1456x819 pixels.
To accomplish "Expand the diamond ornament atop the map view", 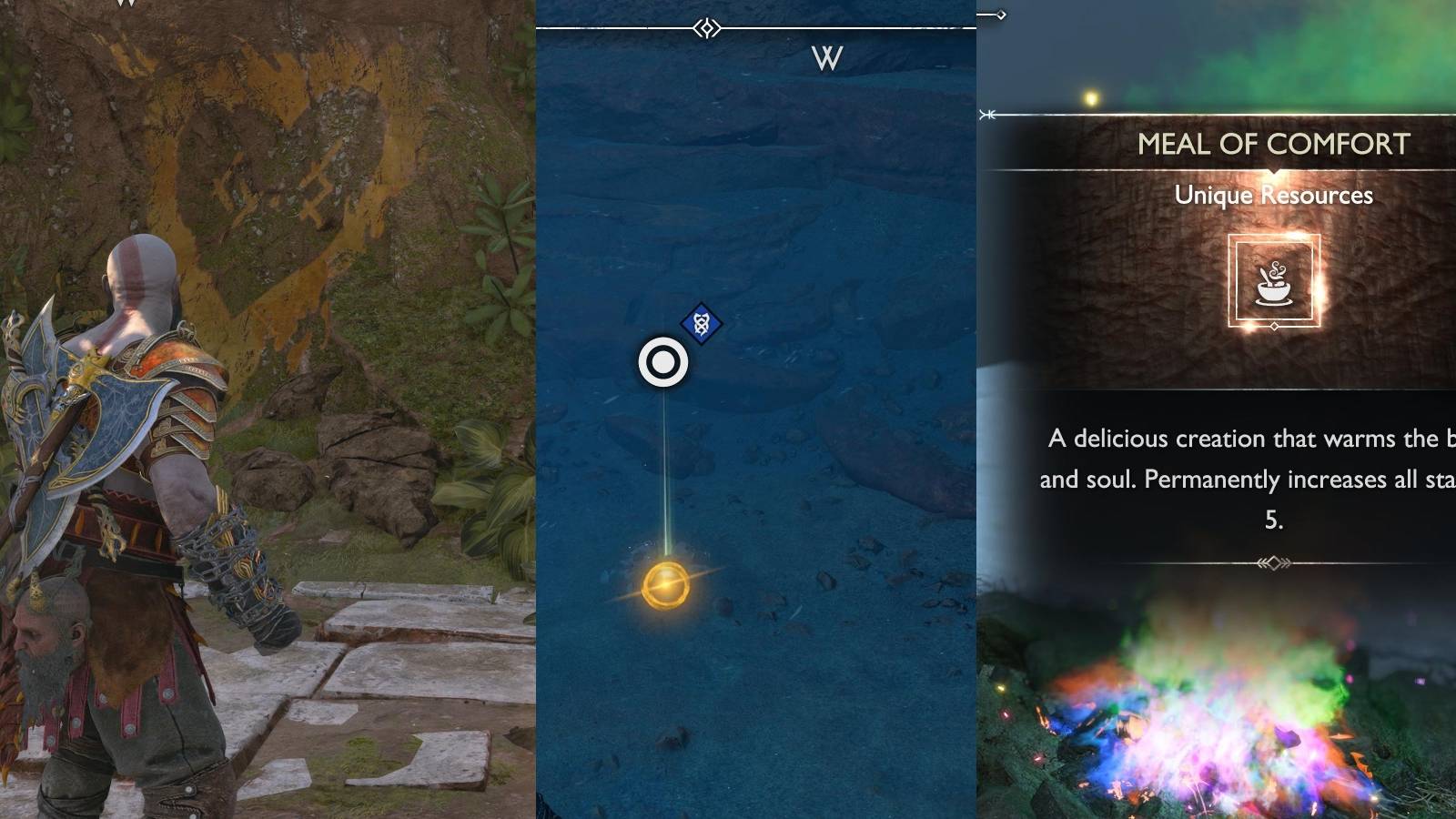I will [705, 28].
